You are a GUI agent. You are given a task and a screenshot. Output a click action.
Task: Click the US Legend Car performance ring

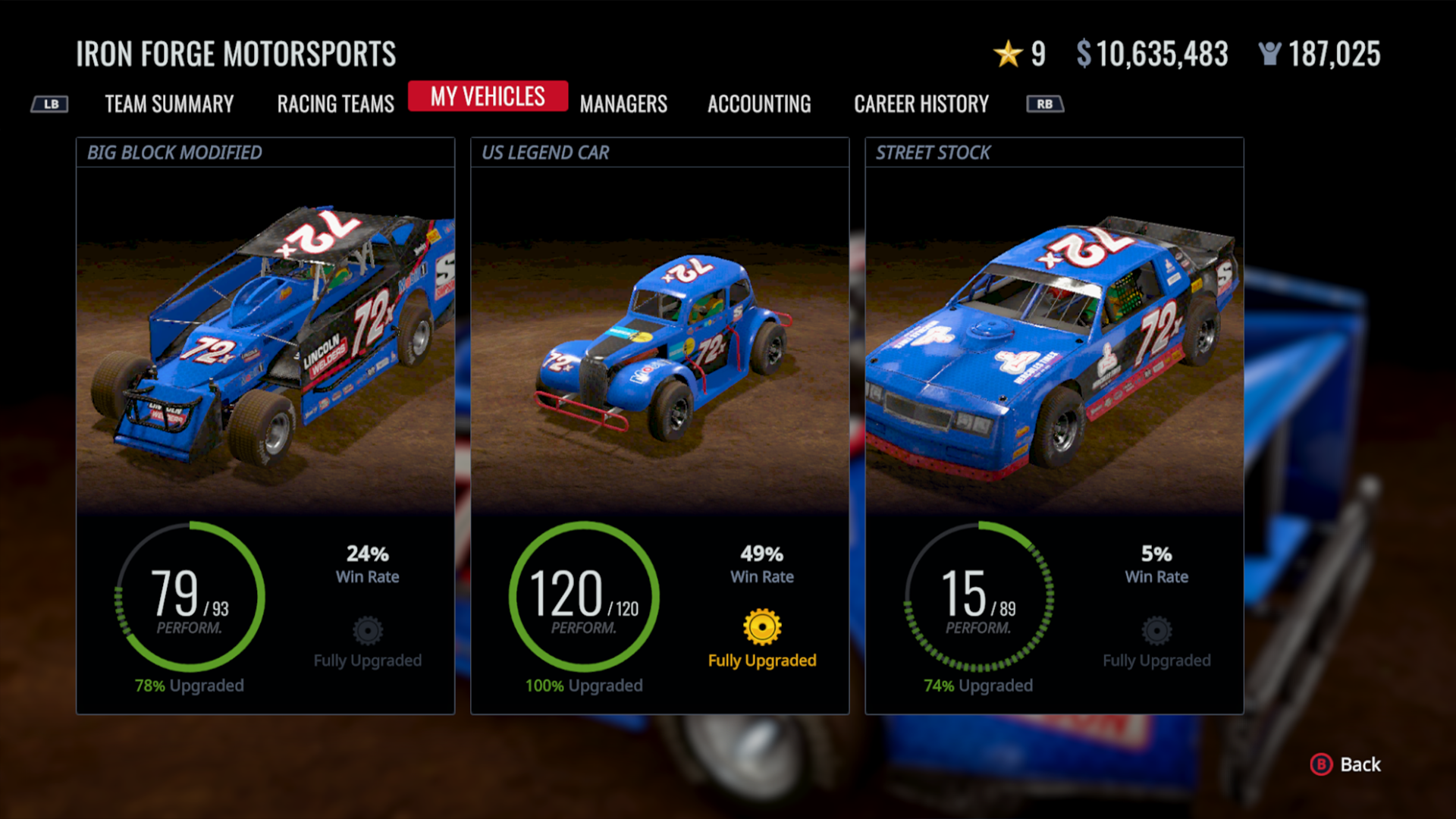click(582, 598)
